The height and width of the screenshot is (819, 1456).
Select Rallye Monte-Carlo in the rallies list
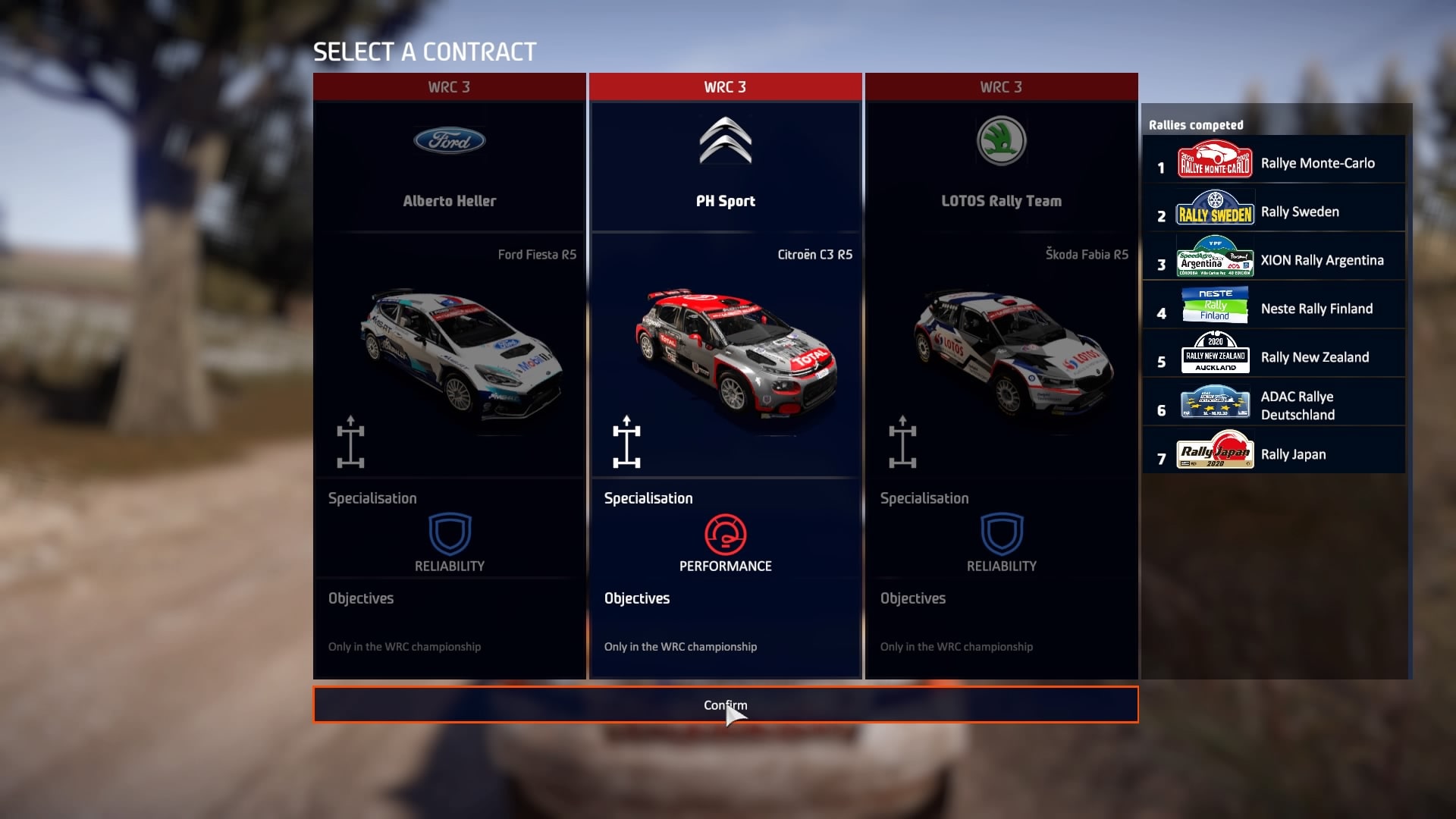point(1274,163)
